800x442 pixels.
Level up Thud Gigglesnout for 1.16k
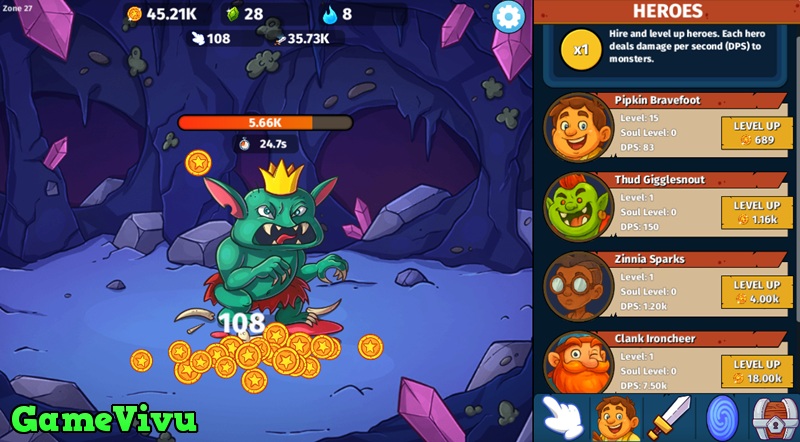[x=756, y=211]
